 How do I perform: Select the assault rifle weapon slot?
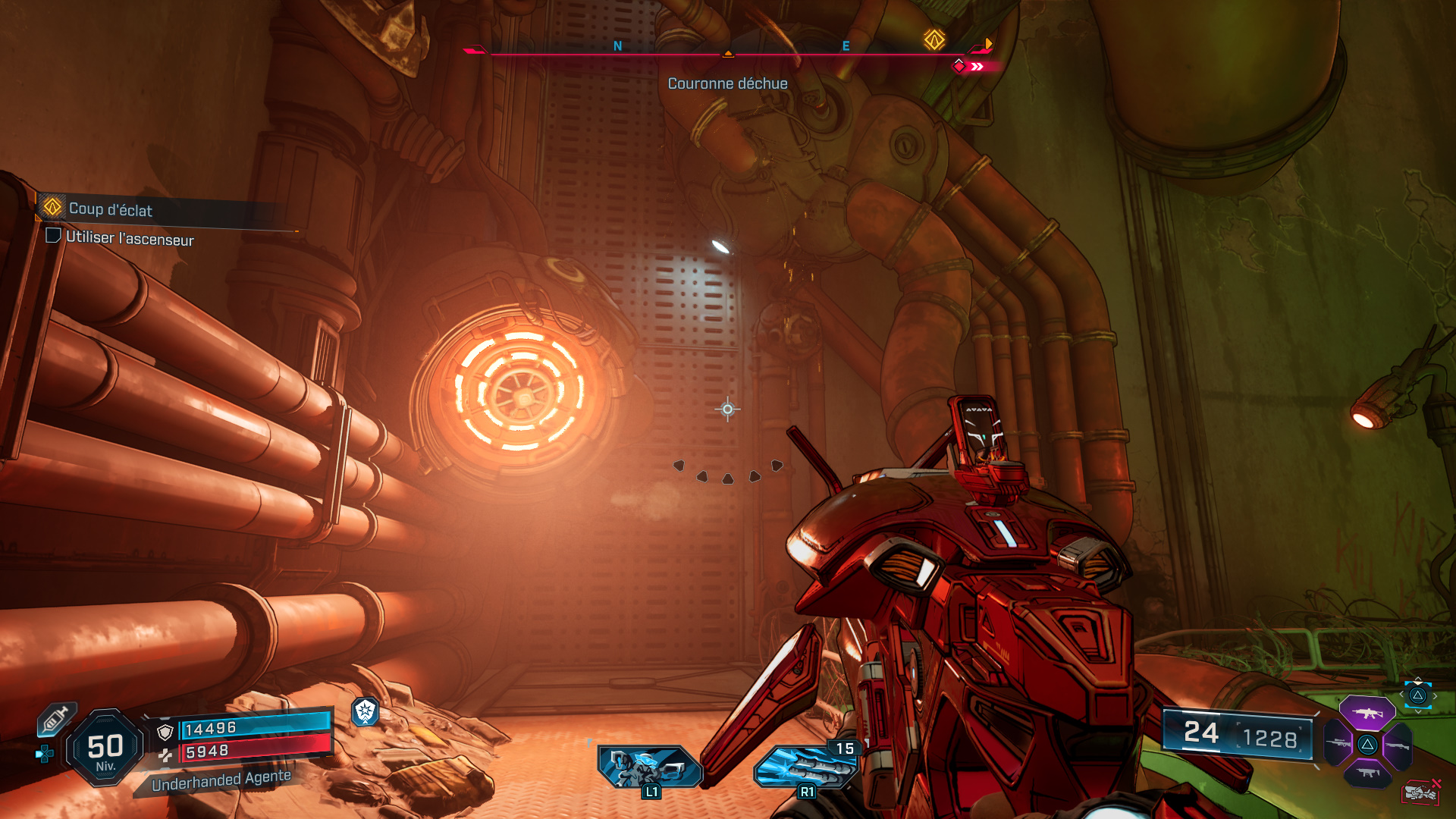(x=1367, y=713)
